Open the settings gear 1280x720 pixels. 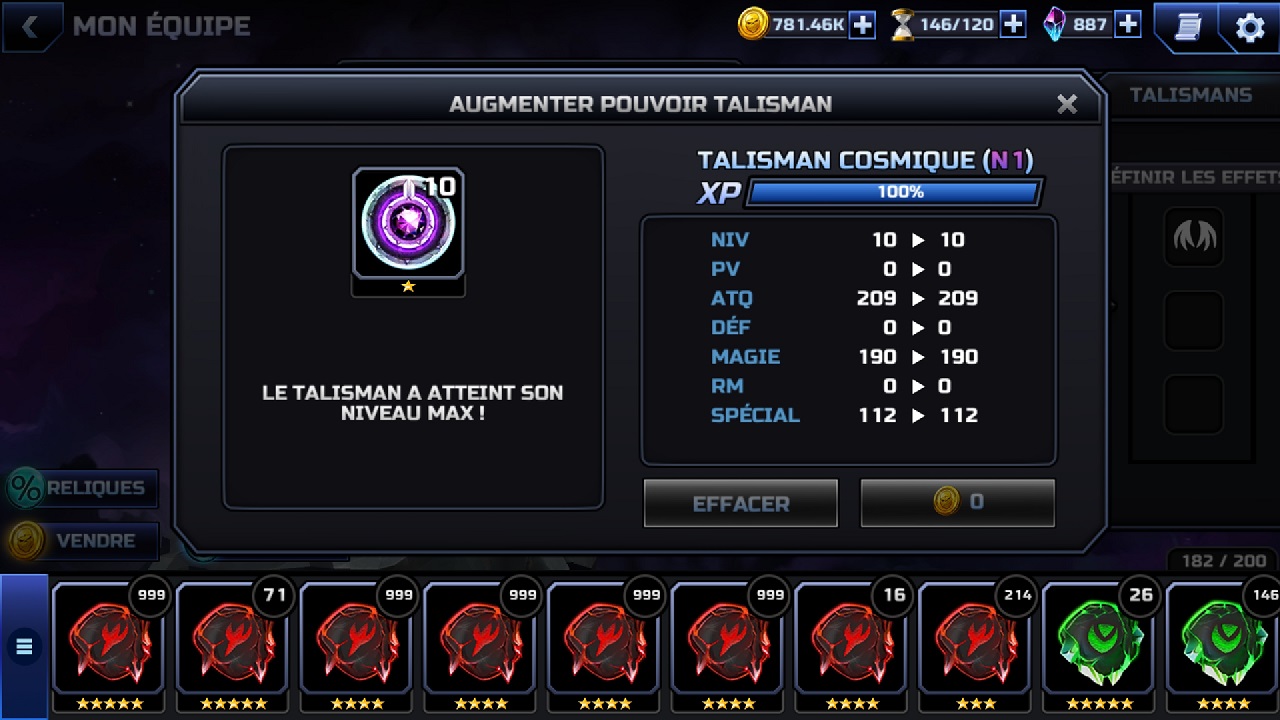[1250, 27]
